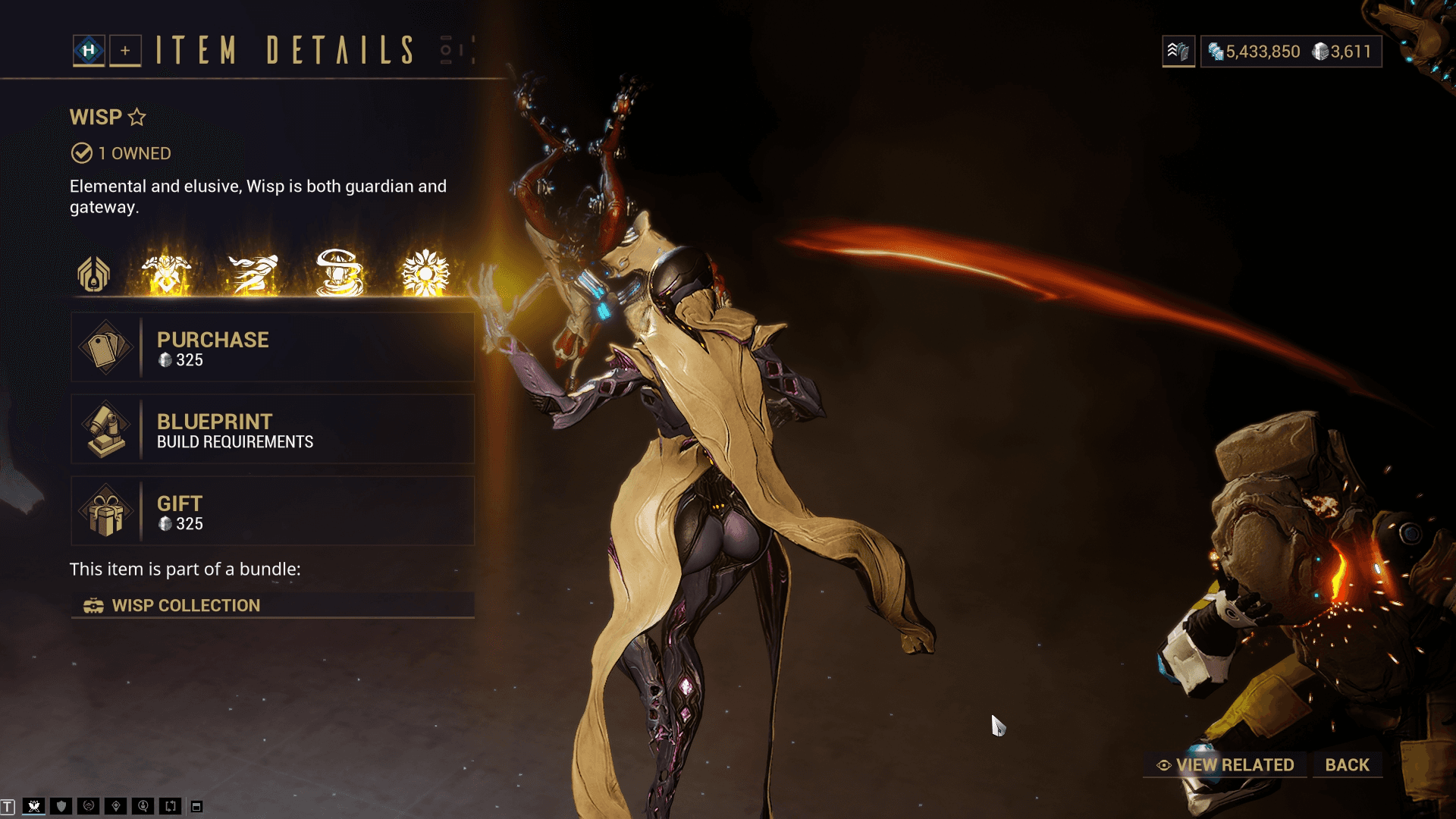
Task: Purchase Wisp for 325 platinum
Action: pos(272,348)
